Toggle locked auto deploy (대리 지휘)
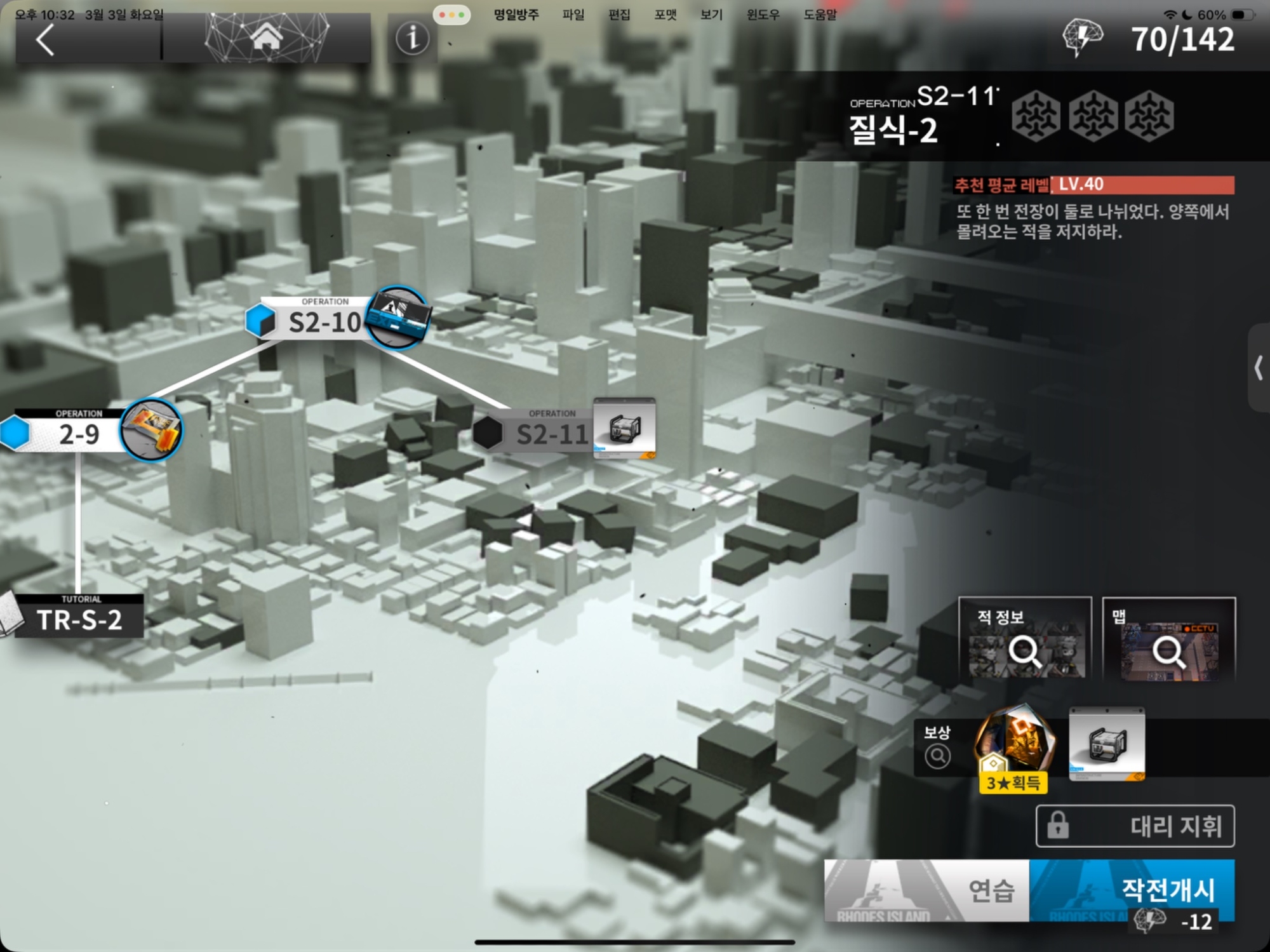Image resolution: width=1270 pixels, height=952 pixels. tap(1135, 826)
